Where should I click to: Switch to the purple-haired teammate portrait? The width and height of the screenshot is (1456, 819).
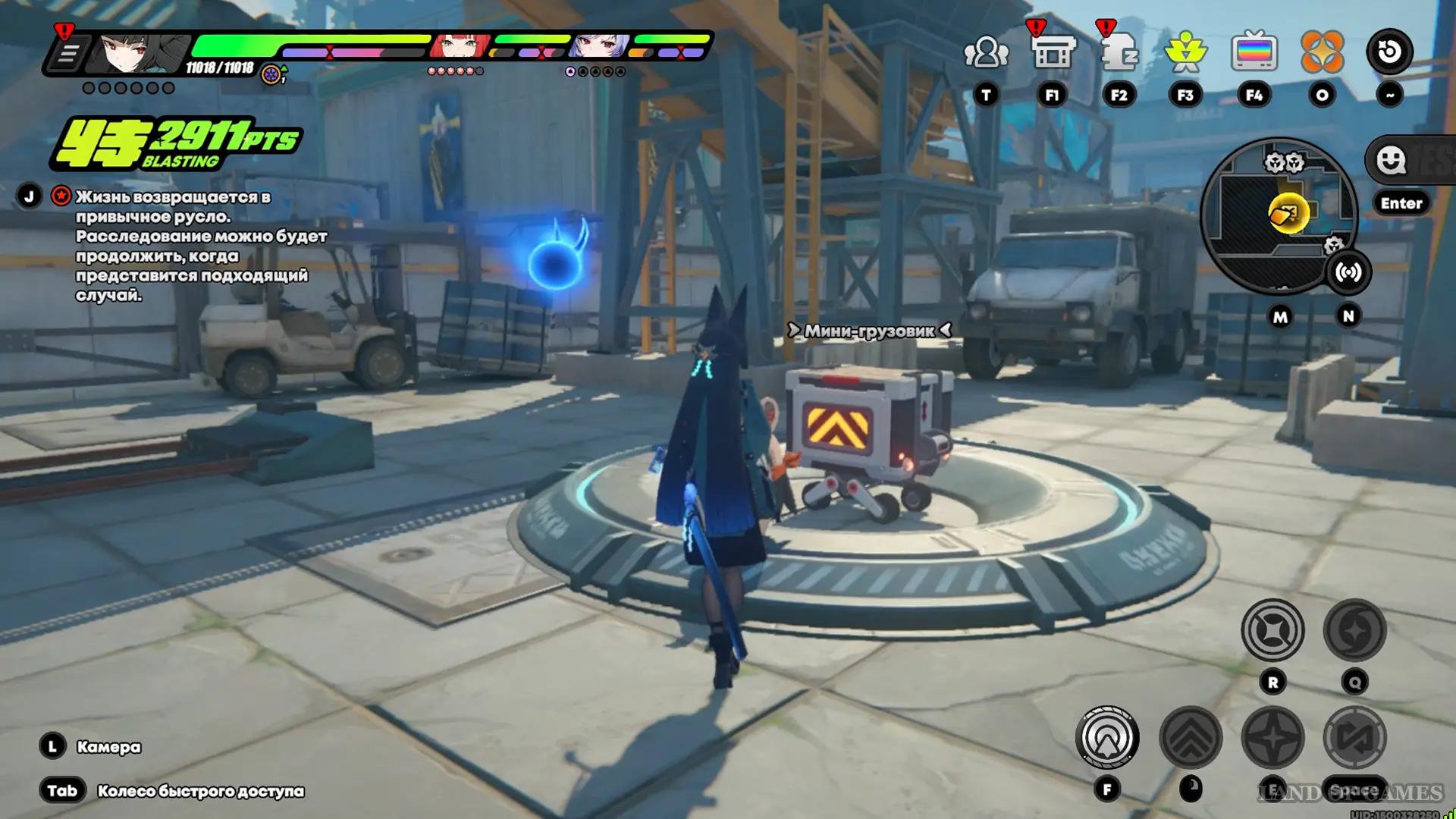tap(600, 46)
